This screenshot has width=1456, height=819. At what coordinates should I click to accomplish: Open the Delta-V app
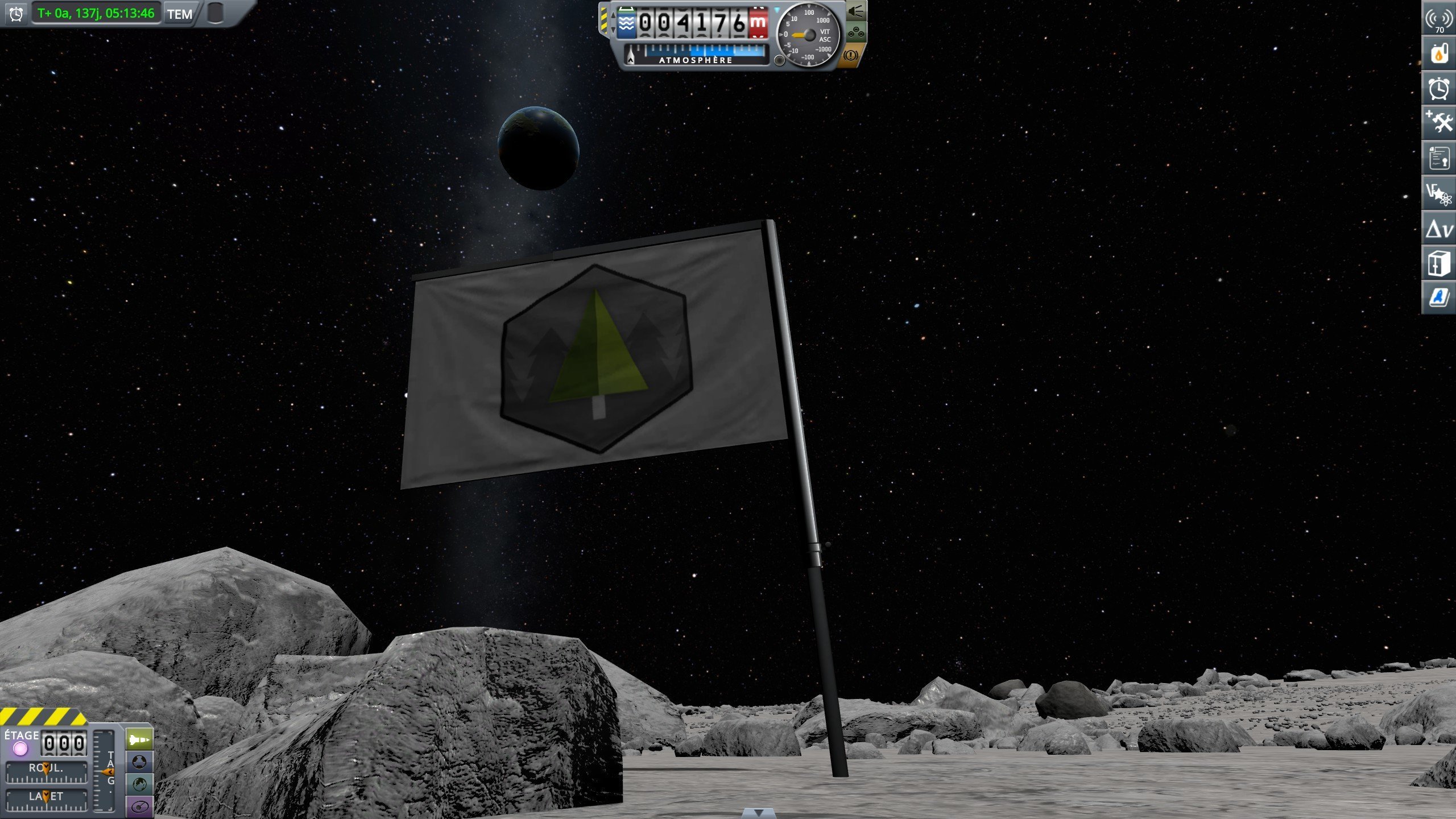pos(1439,229)
